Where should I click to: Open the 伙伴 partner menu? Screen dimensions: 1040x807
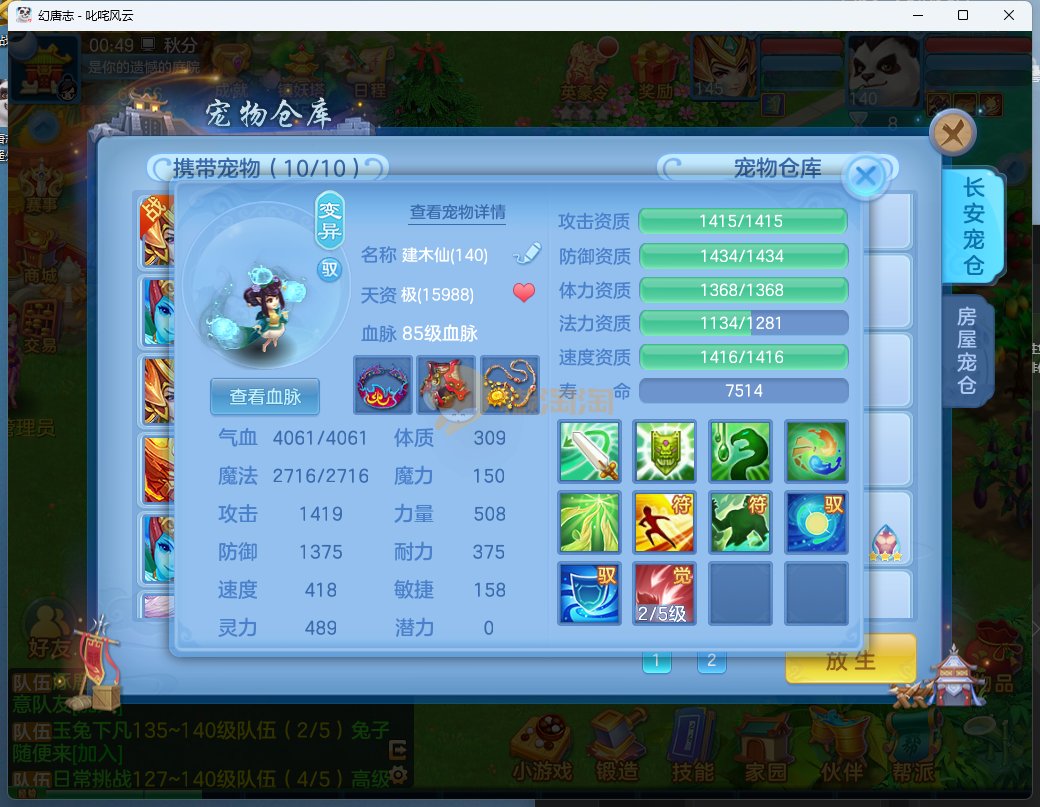pyautogui.click(x=844, y=747)
